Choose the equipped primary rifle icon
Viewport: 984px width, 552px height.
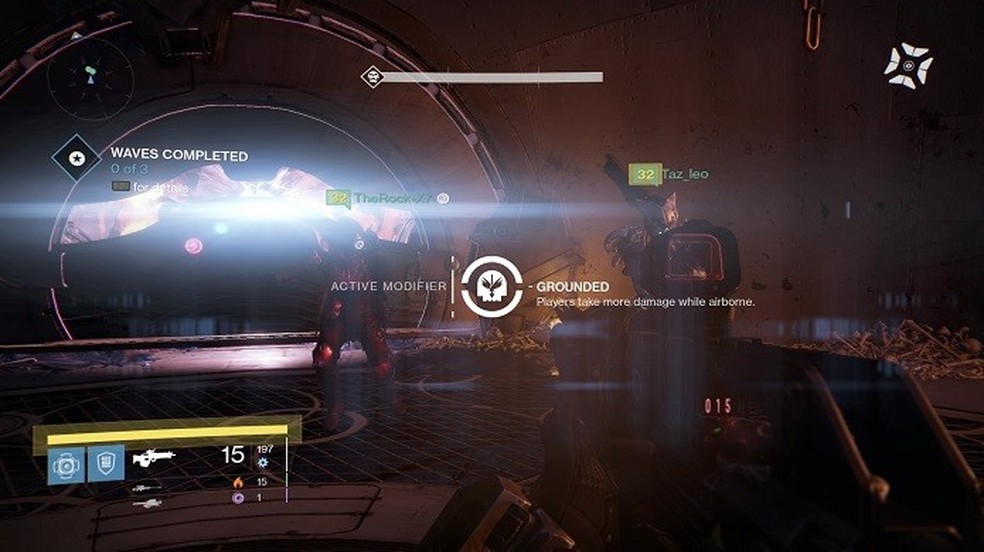(x=154, y=457)
